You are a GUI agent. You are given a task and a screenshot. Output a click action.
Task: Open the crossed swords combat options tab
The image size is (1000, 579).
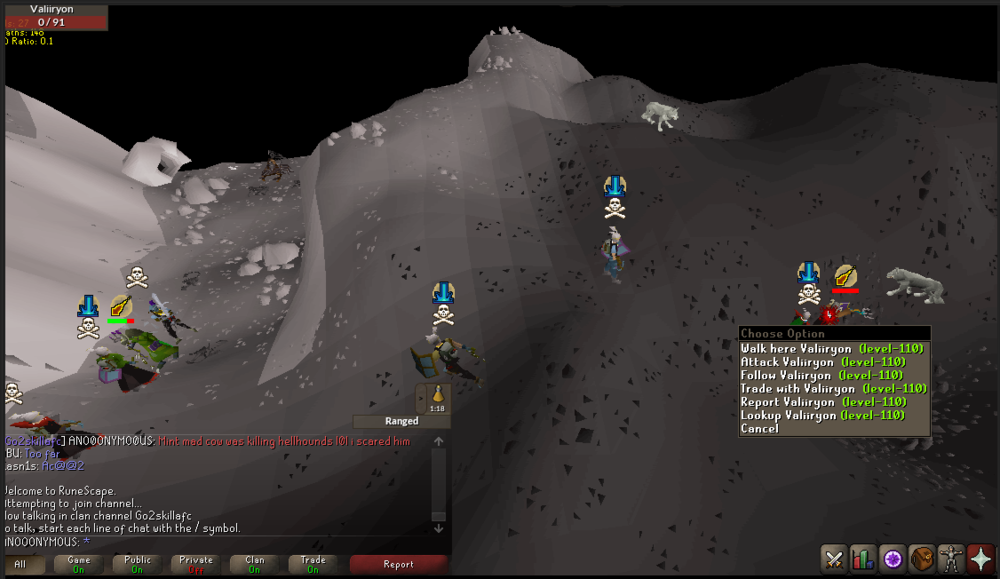tap(835, 558)
